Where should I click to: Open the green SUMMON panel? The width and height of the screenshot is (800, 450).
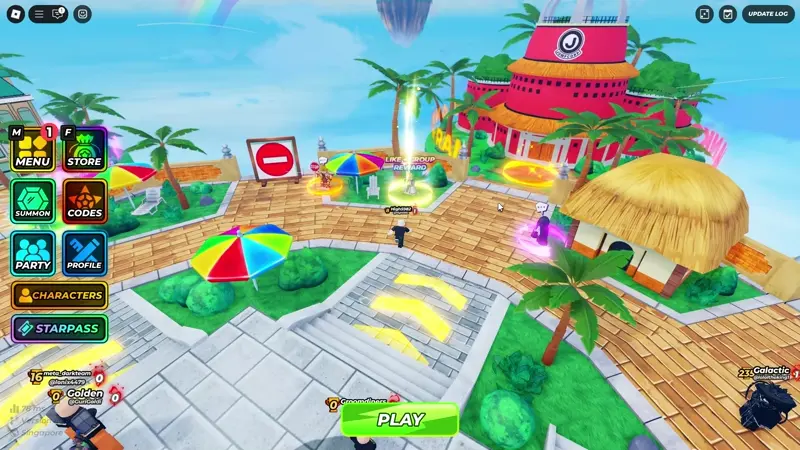click(x=33, y=201)
